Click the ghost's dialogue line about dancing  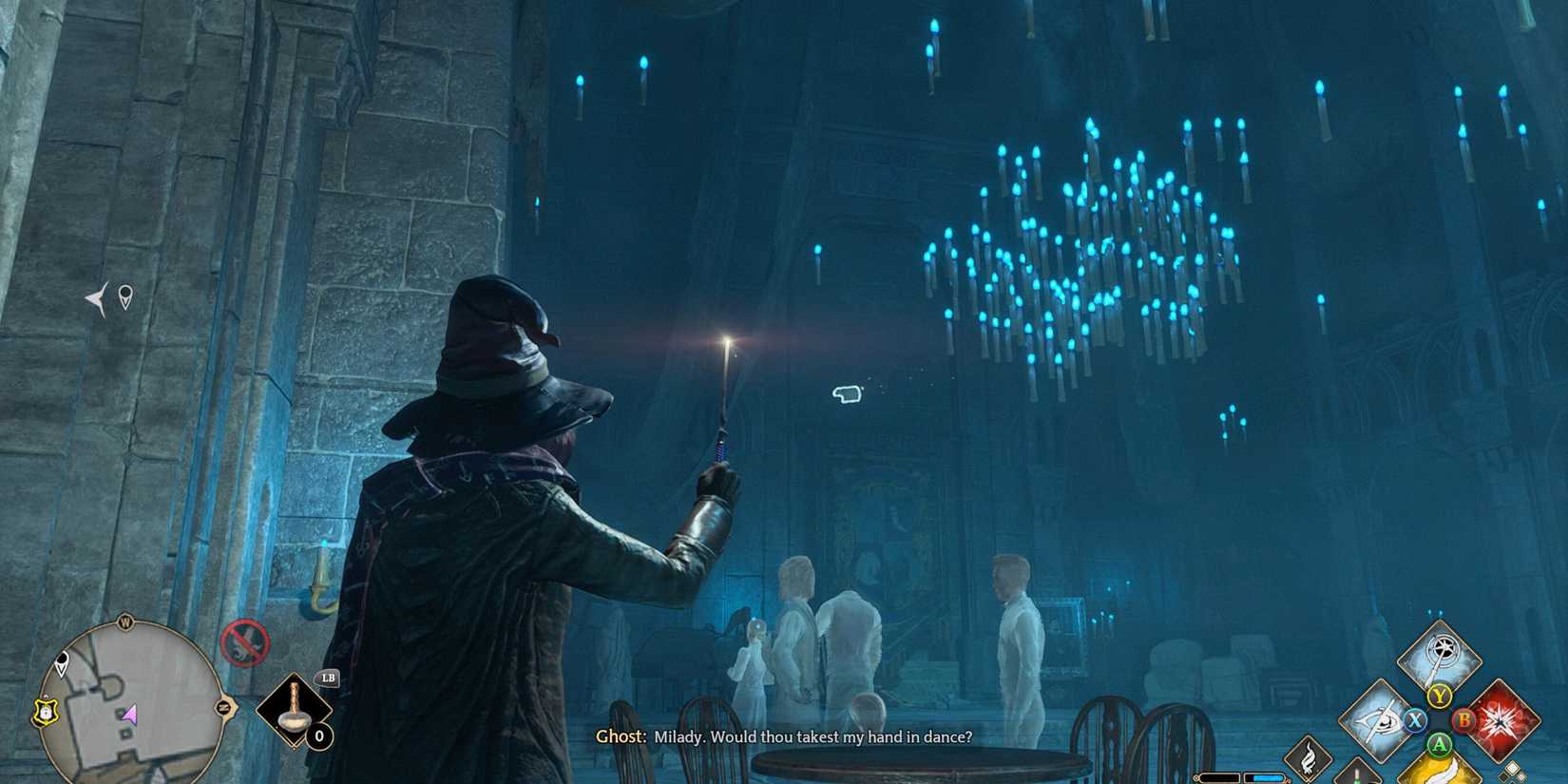click(x=784, y=736)
